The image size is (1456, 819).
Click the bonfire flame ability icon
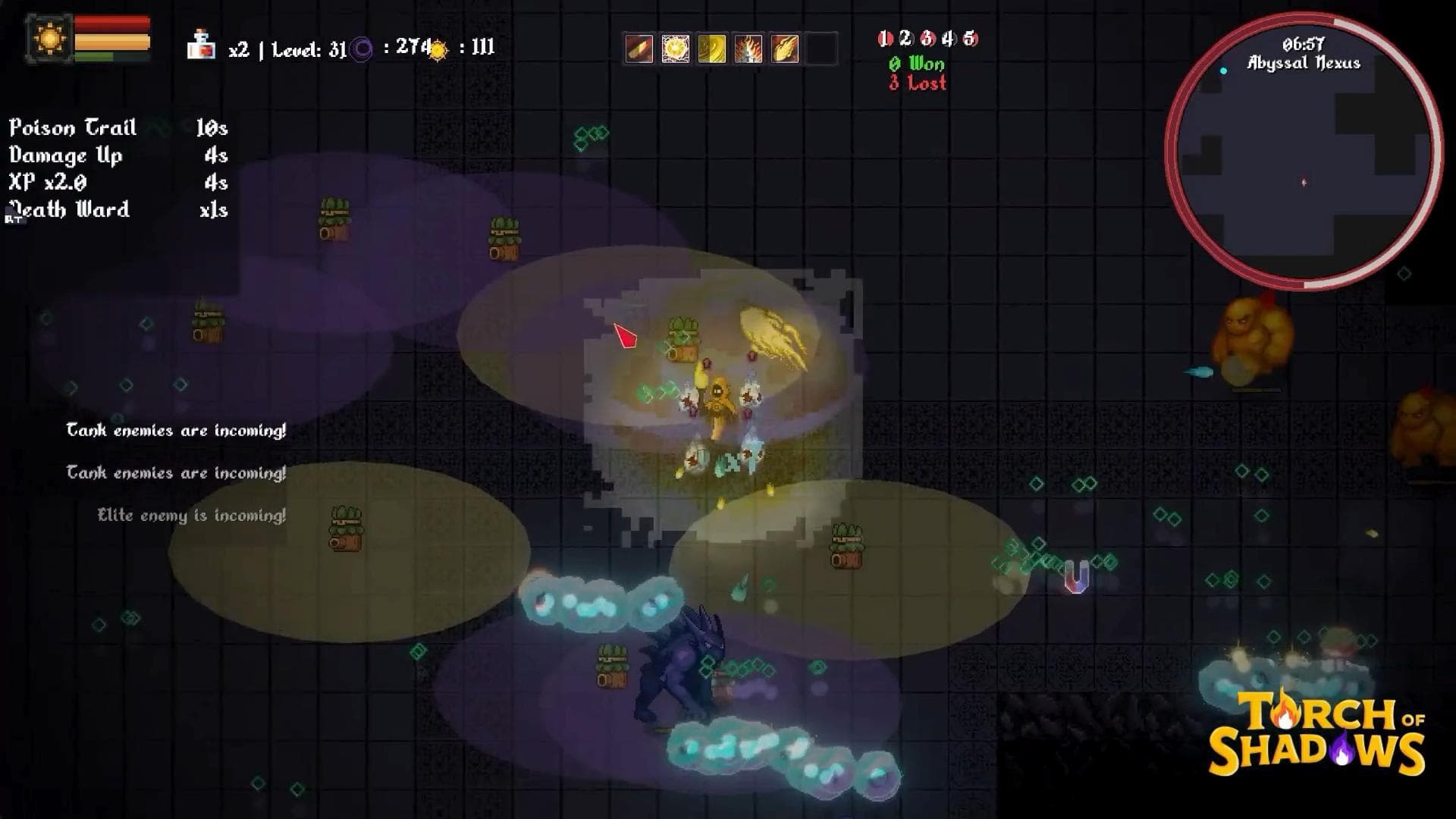click(x=748, y=49)
